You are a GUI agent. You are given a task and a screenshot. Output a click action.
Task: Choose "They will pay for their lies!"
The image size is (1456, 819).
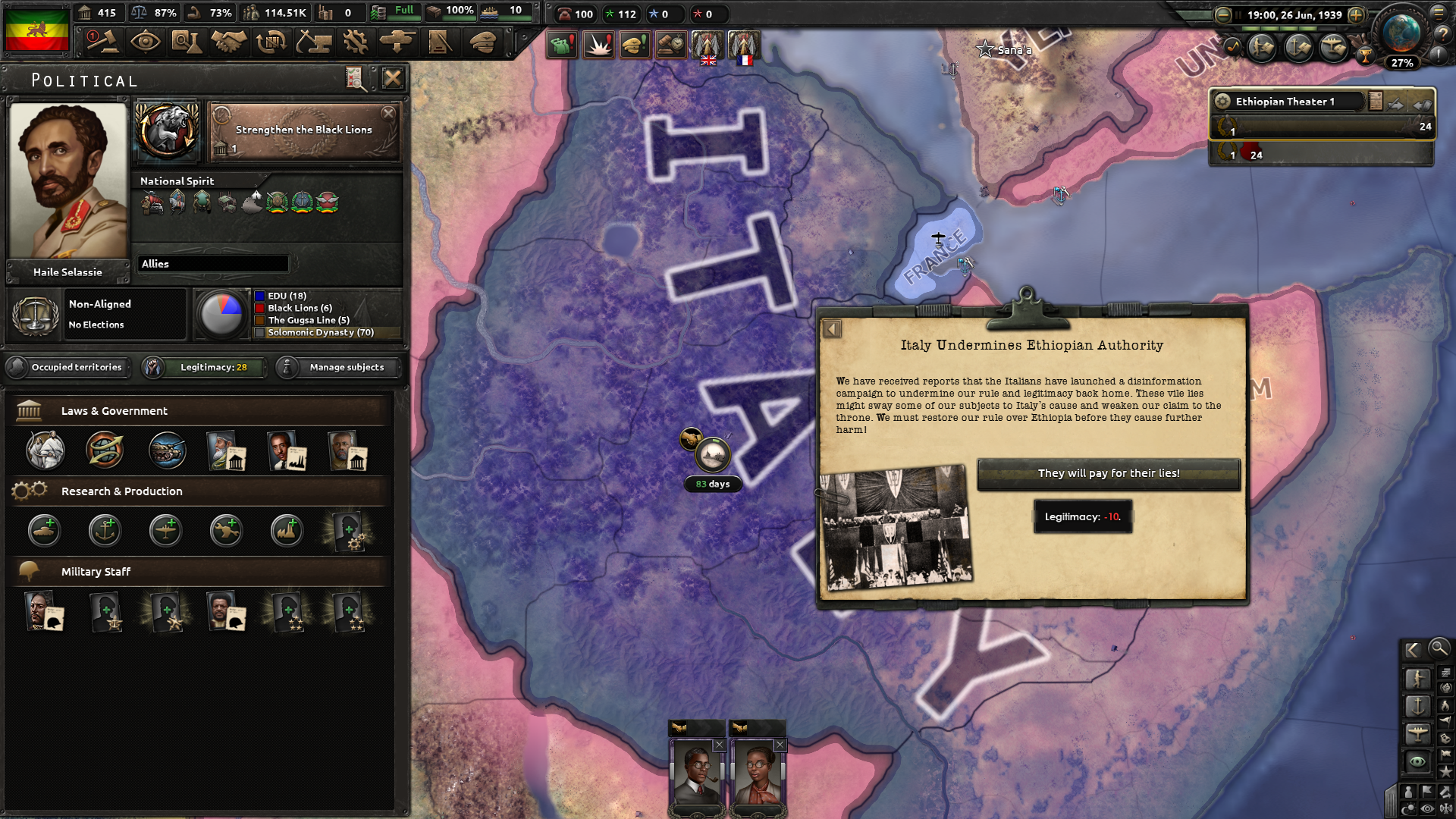click(1109, 474)
